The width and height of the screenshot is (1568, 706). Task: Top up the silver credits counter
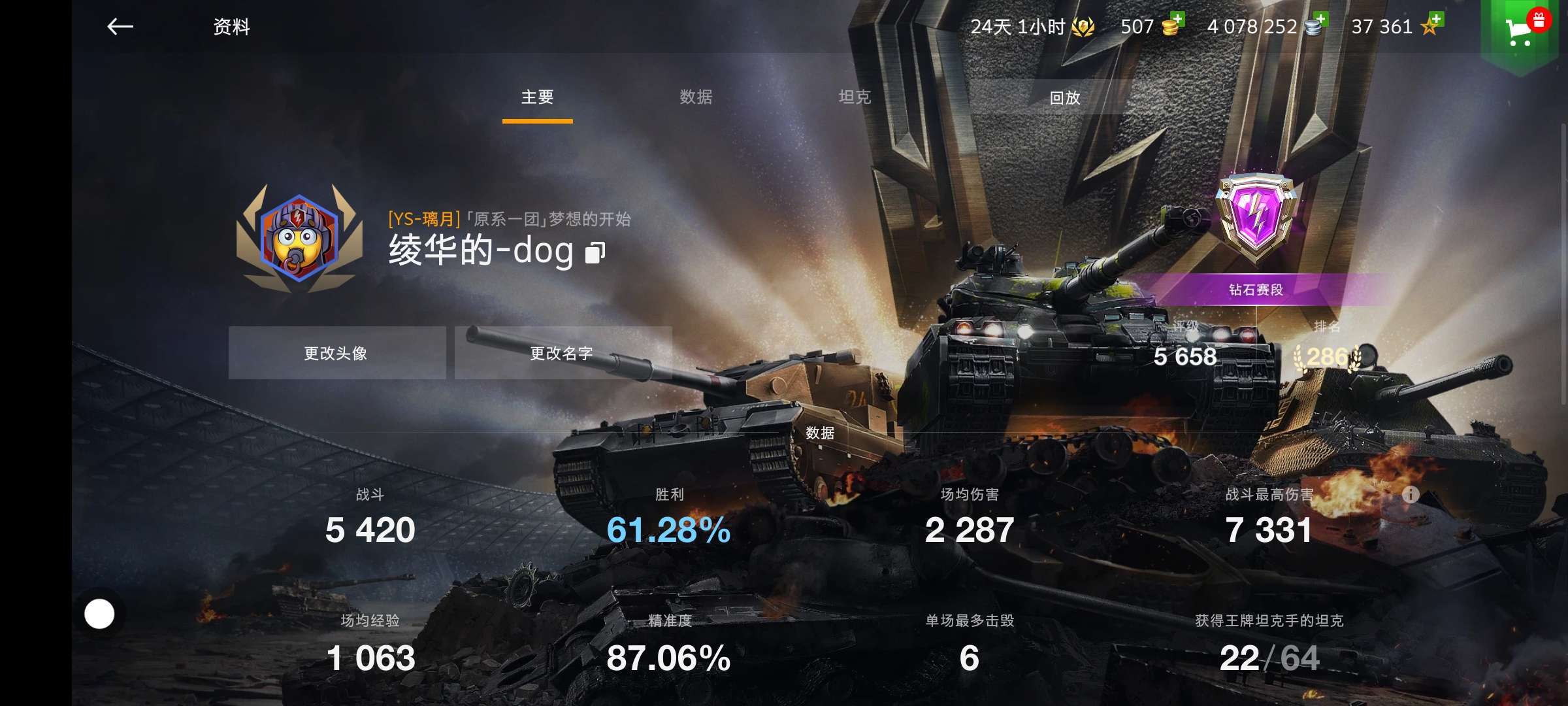pos(1266,27)
